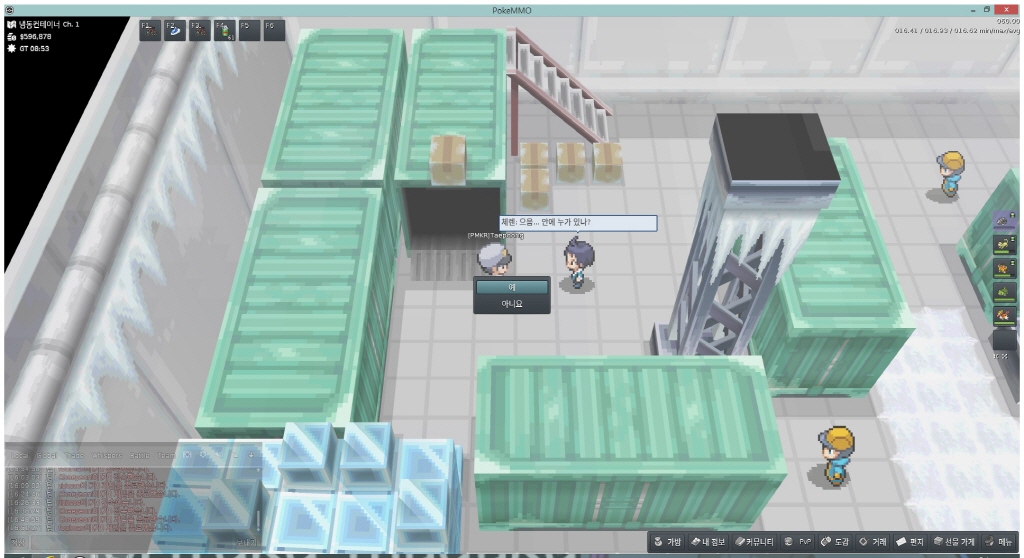Open 내 정보 (My Info)
Image resolution: width=1024 pixels, height=558 pixels.
713,542
